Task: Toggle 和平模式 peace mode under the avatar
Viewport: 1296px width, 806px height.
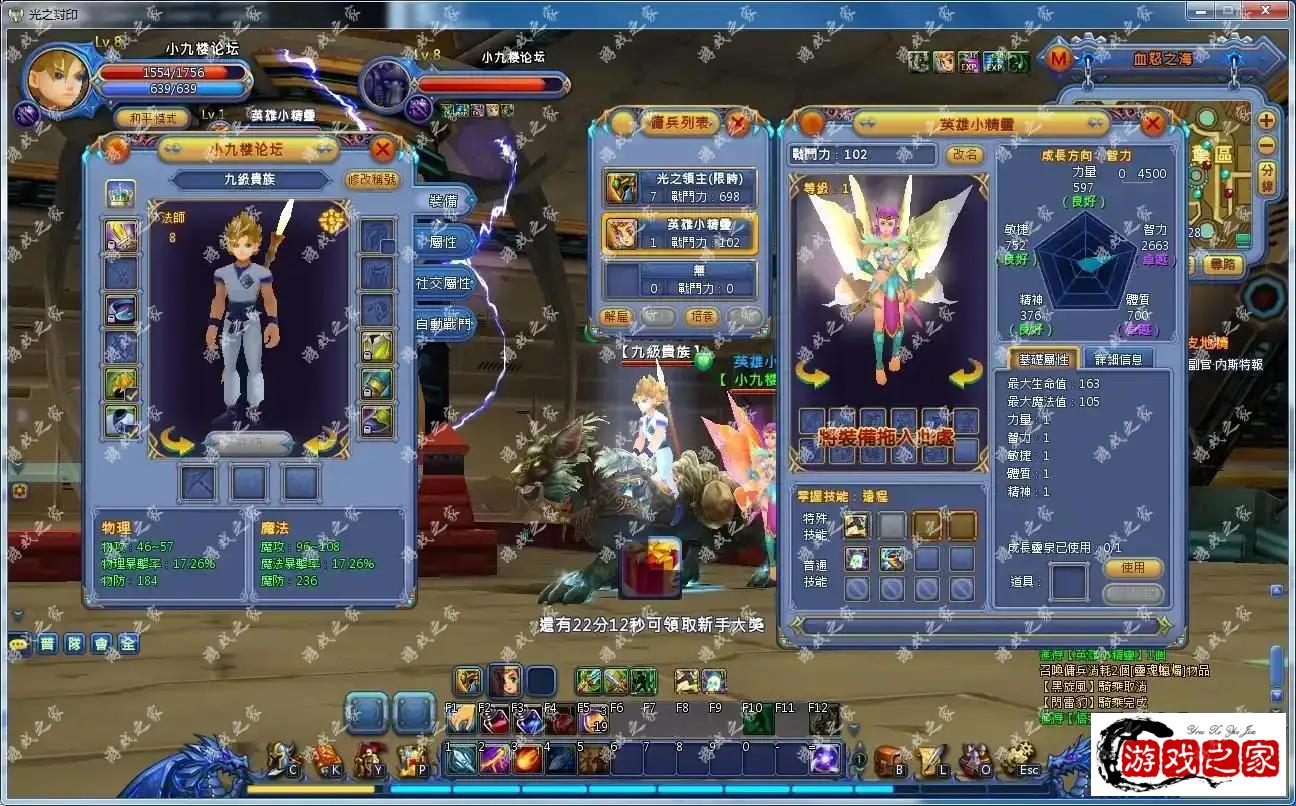Action: pyautogui.click(x=155, y=117)
